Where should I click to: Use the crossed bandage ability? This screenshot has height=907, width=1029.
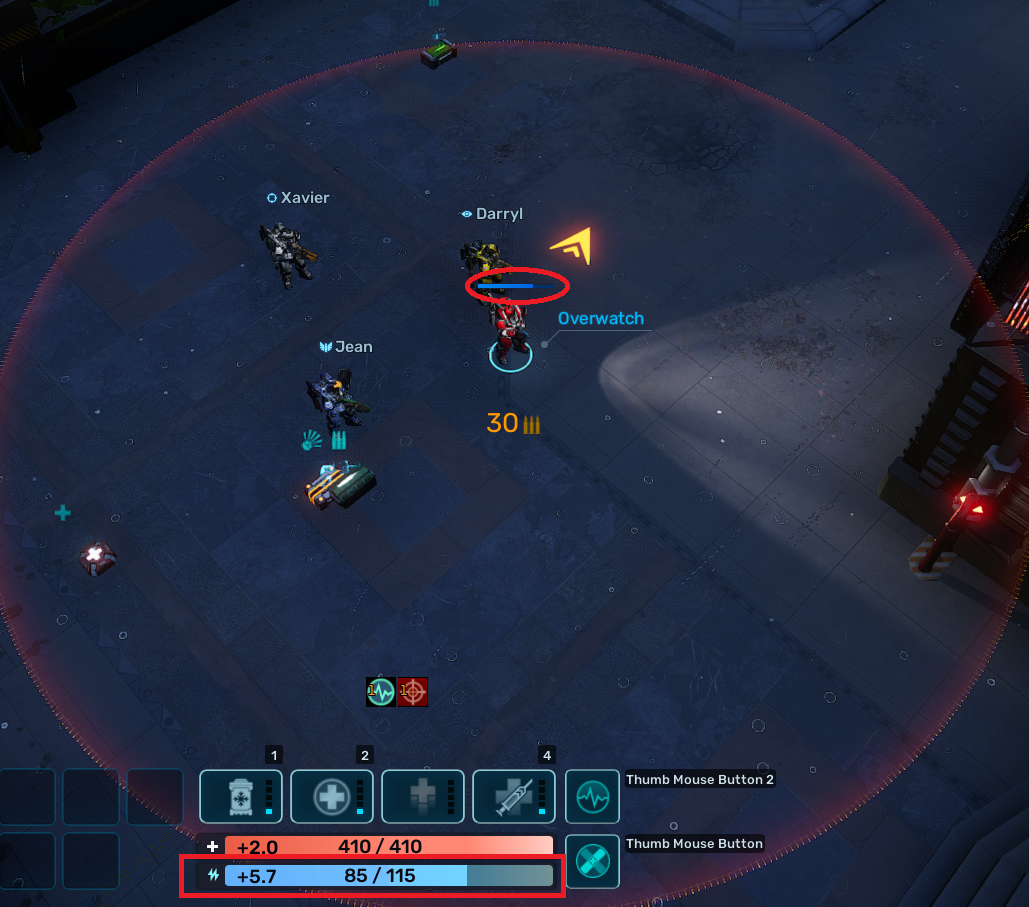click(592, 861)
